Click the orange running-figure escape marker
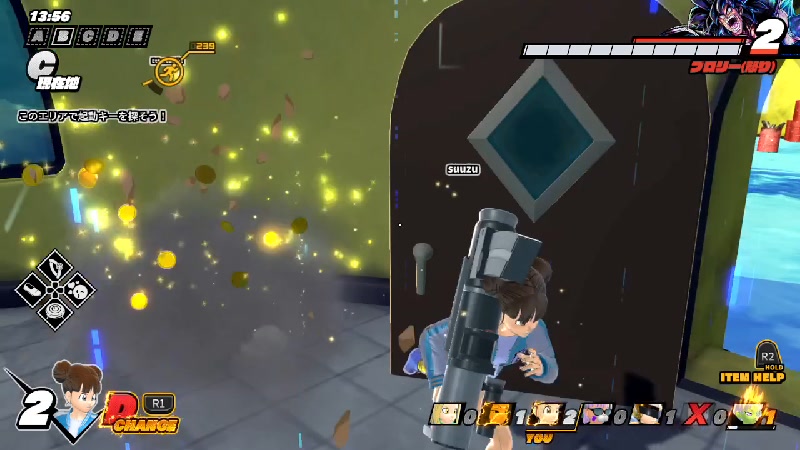The width and height of the screenshot is (800, 450). [171, 70]
